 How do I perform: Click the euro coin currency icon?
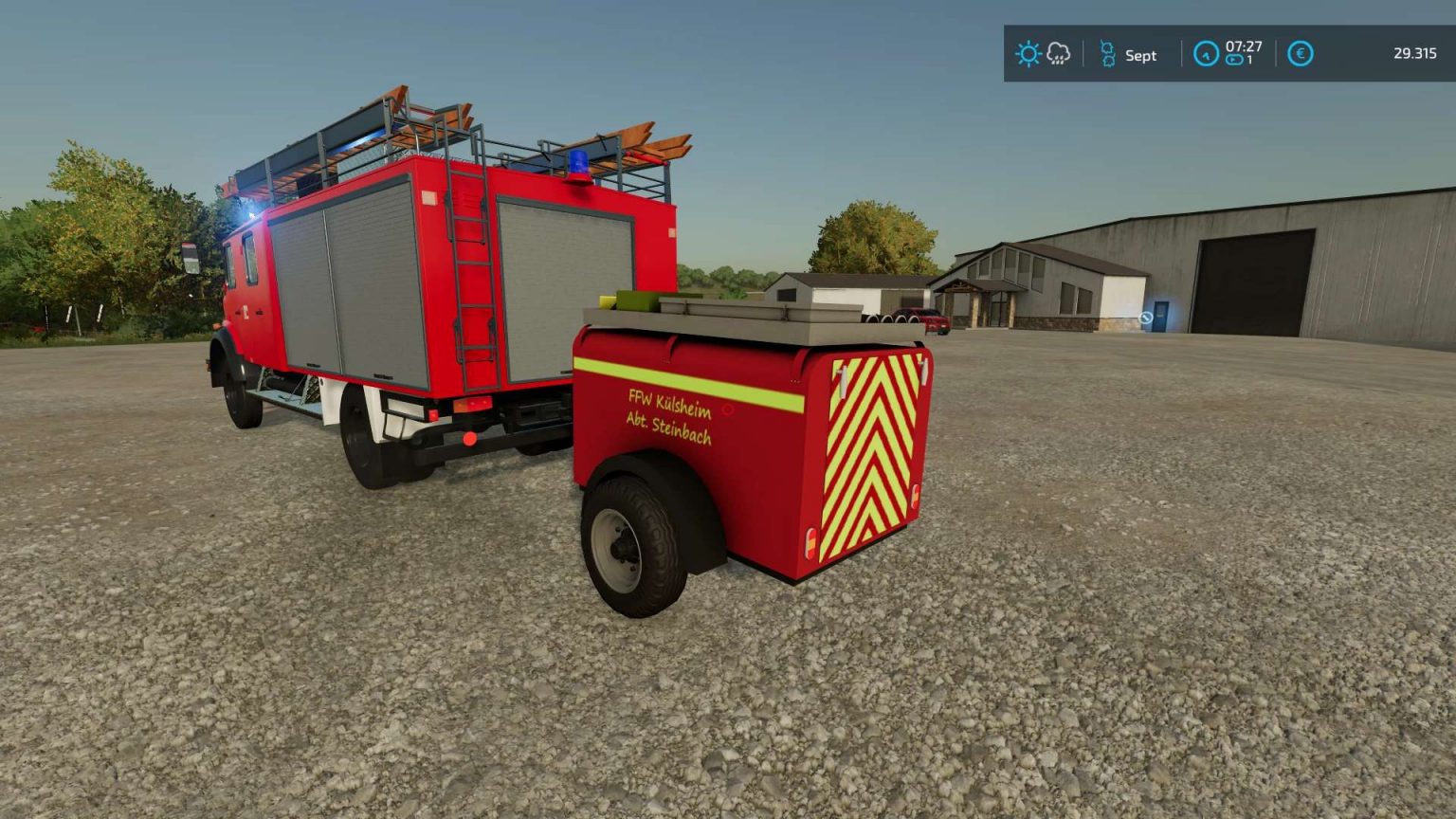tap(1300, 53)
